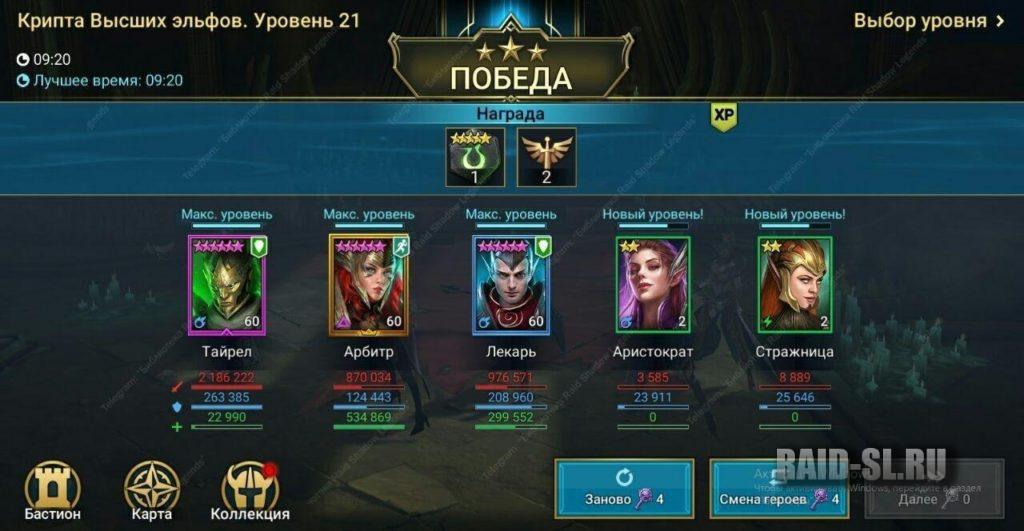Inspect the green accessory reward item
1024x531 pixels.
click(x=474, y=157)
